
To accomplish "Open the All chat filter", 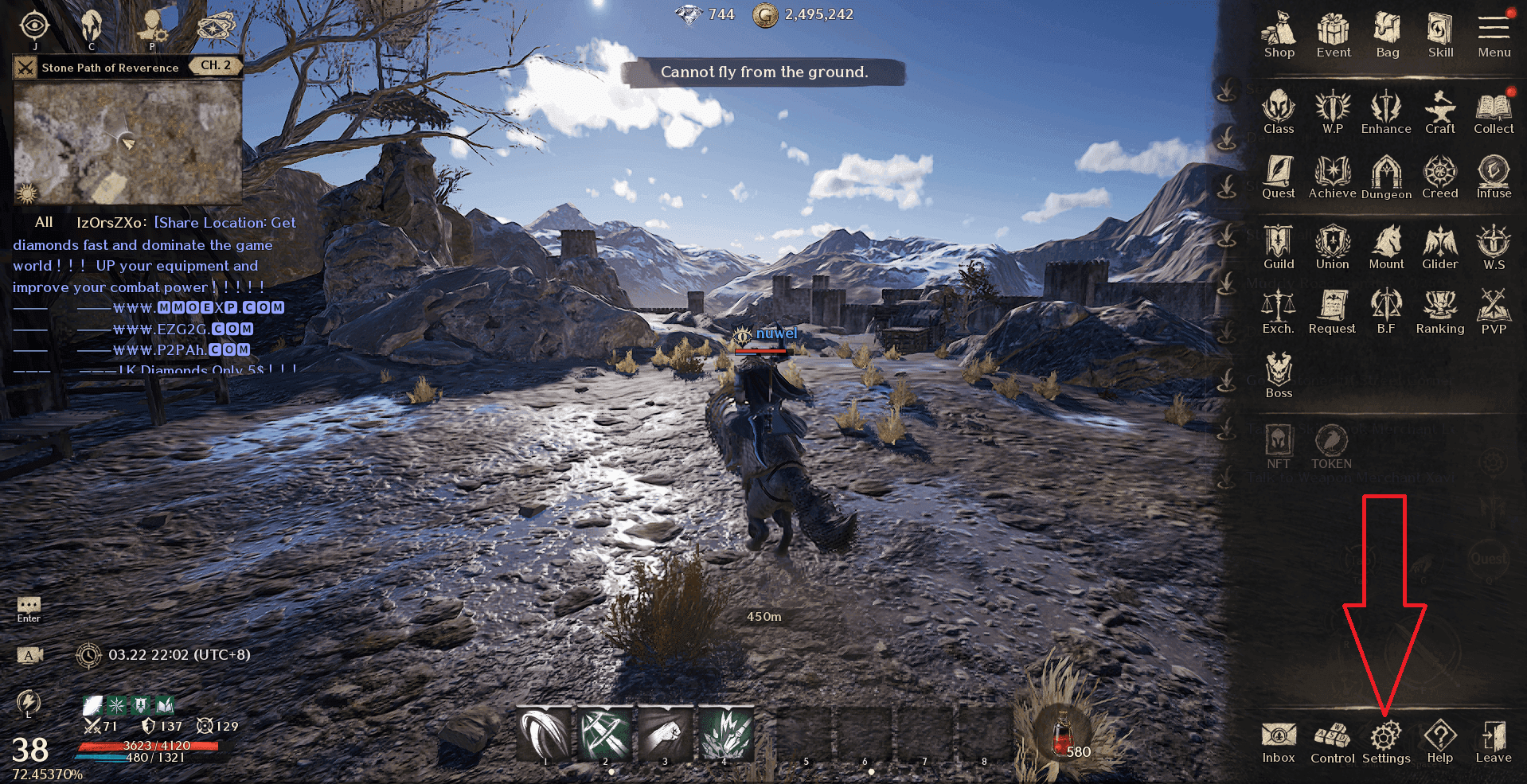I will click(43, 222).
